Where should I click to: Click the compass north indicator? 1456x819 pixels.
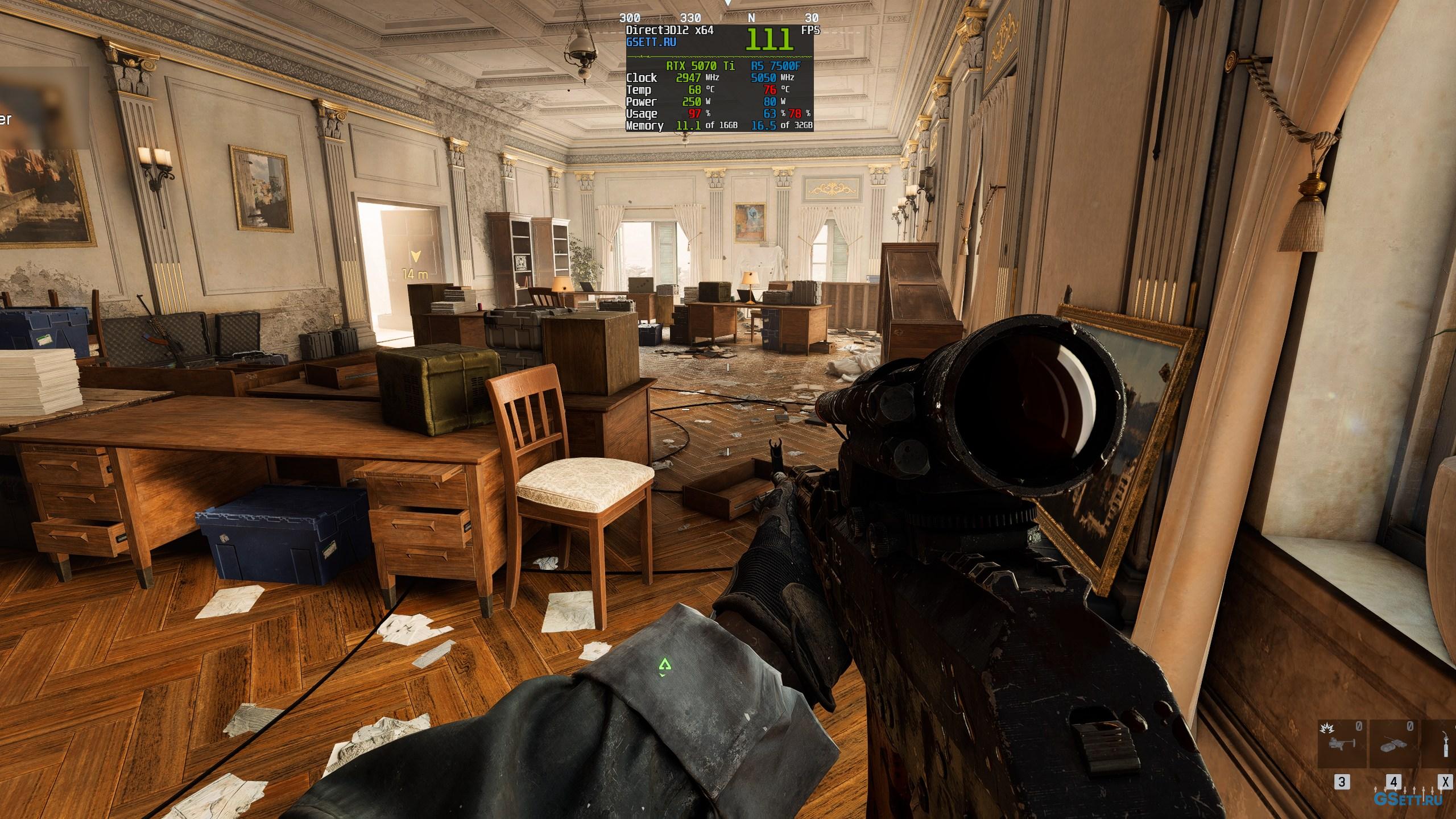point(751,18)
